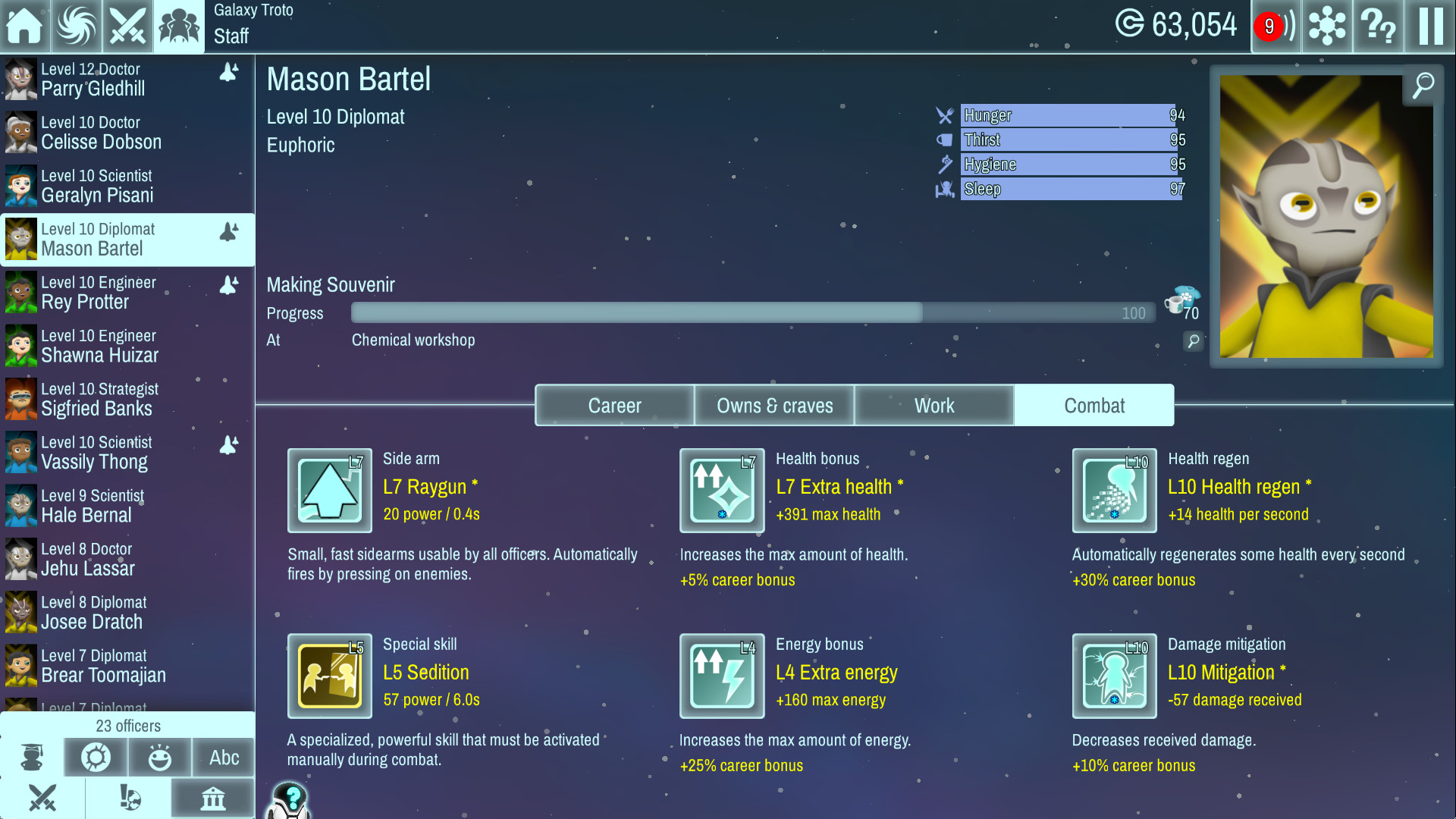The image size is (1456, 819).
Task: Click the Chemical workshop magnifier link
Action: tap(1193, 342)
